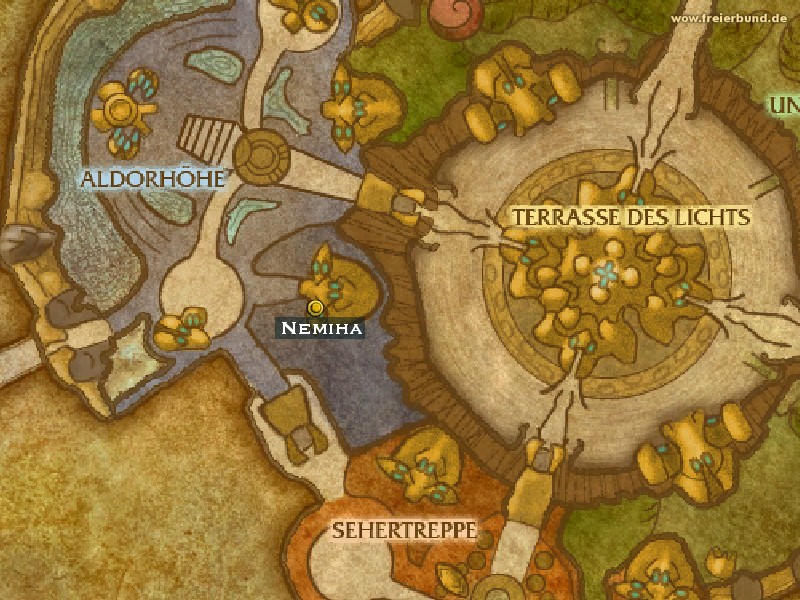This screenshot has height=600, width=800.
Task: Click the yellow Nemiha map marker
Action: (x=316, y=307)
